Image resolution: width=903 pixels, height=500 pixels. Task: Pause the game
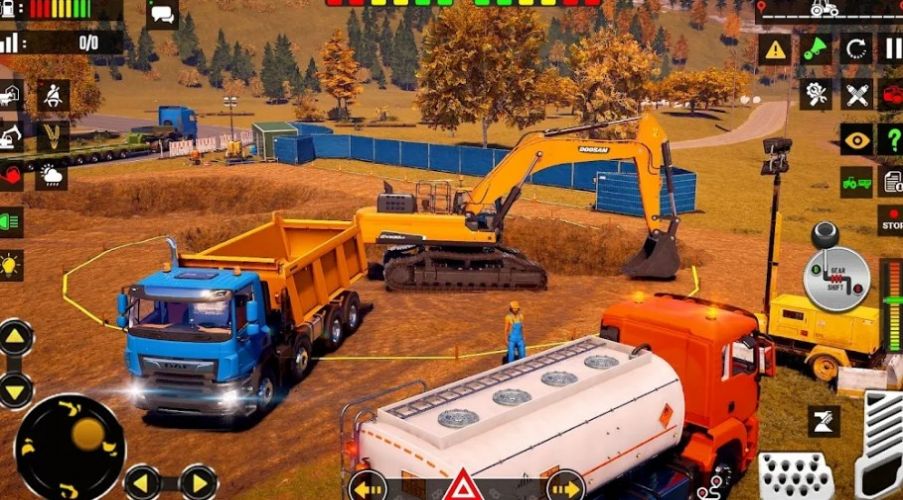pyautogui.click(x=891, y=49)
